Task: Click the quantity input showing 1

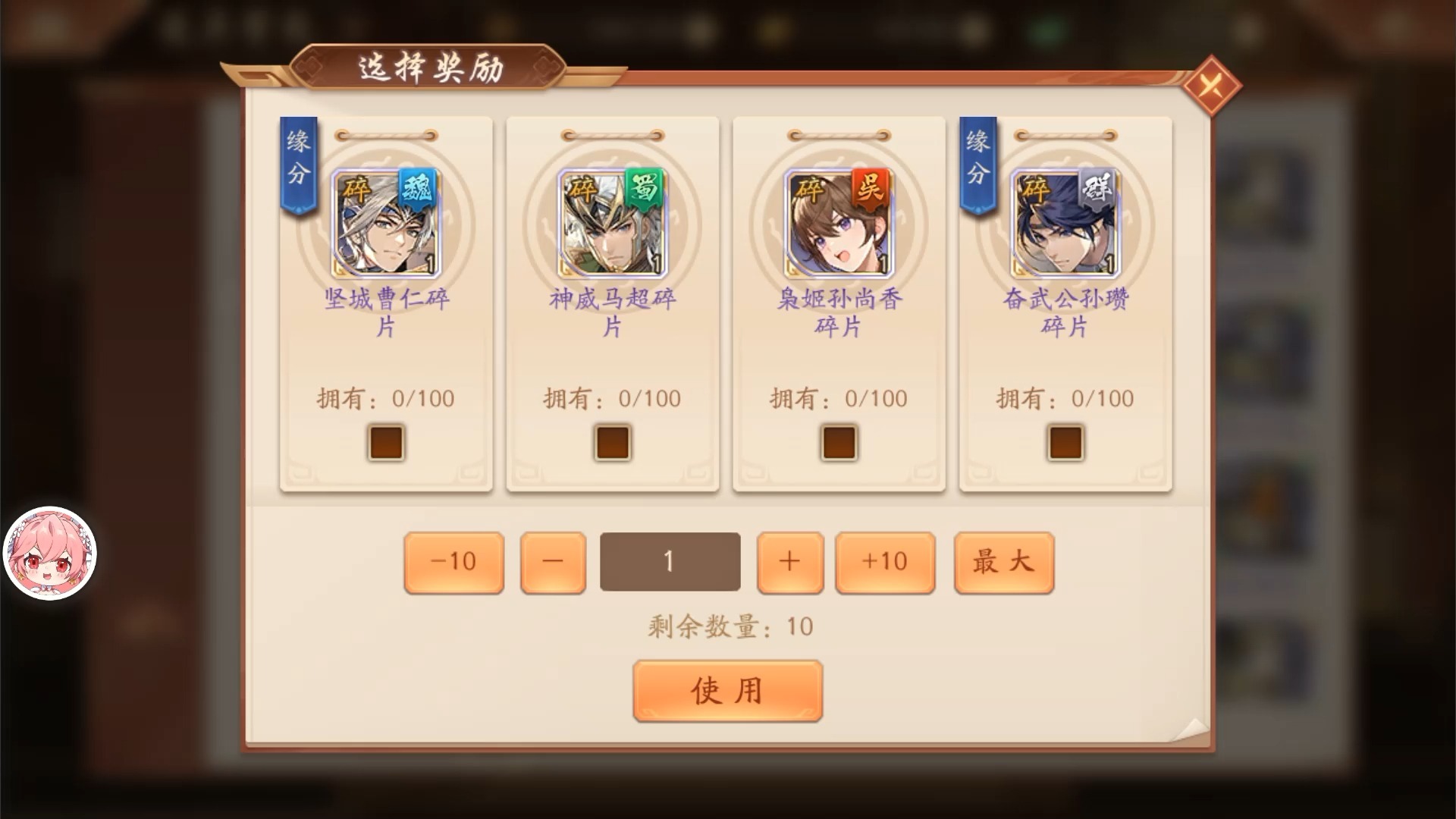Action: (670, 561)
